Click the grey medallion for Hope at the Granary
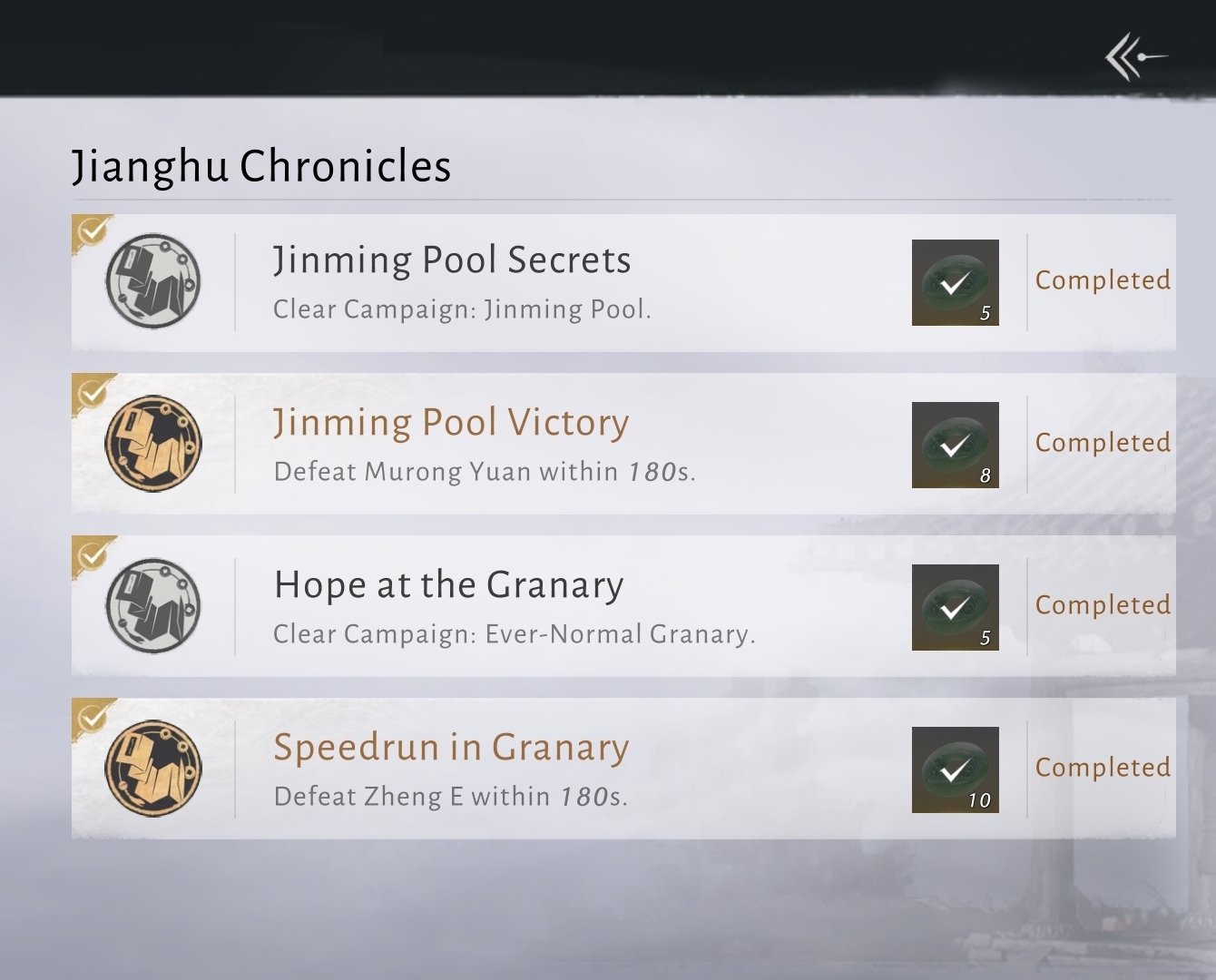1216x980 pixels. tap(153, 606)
